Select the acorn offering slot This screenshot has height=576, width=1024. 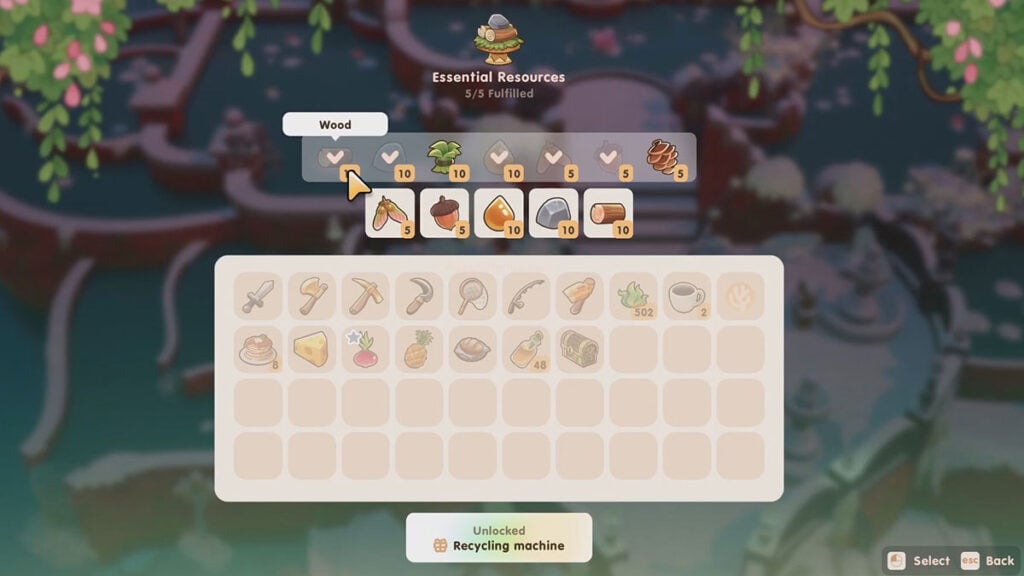445,213
